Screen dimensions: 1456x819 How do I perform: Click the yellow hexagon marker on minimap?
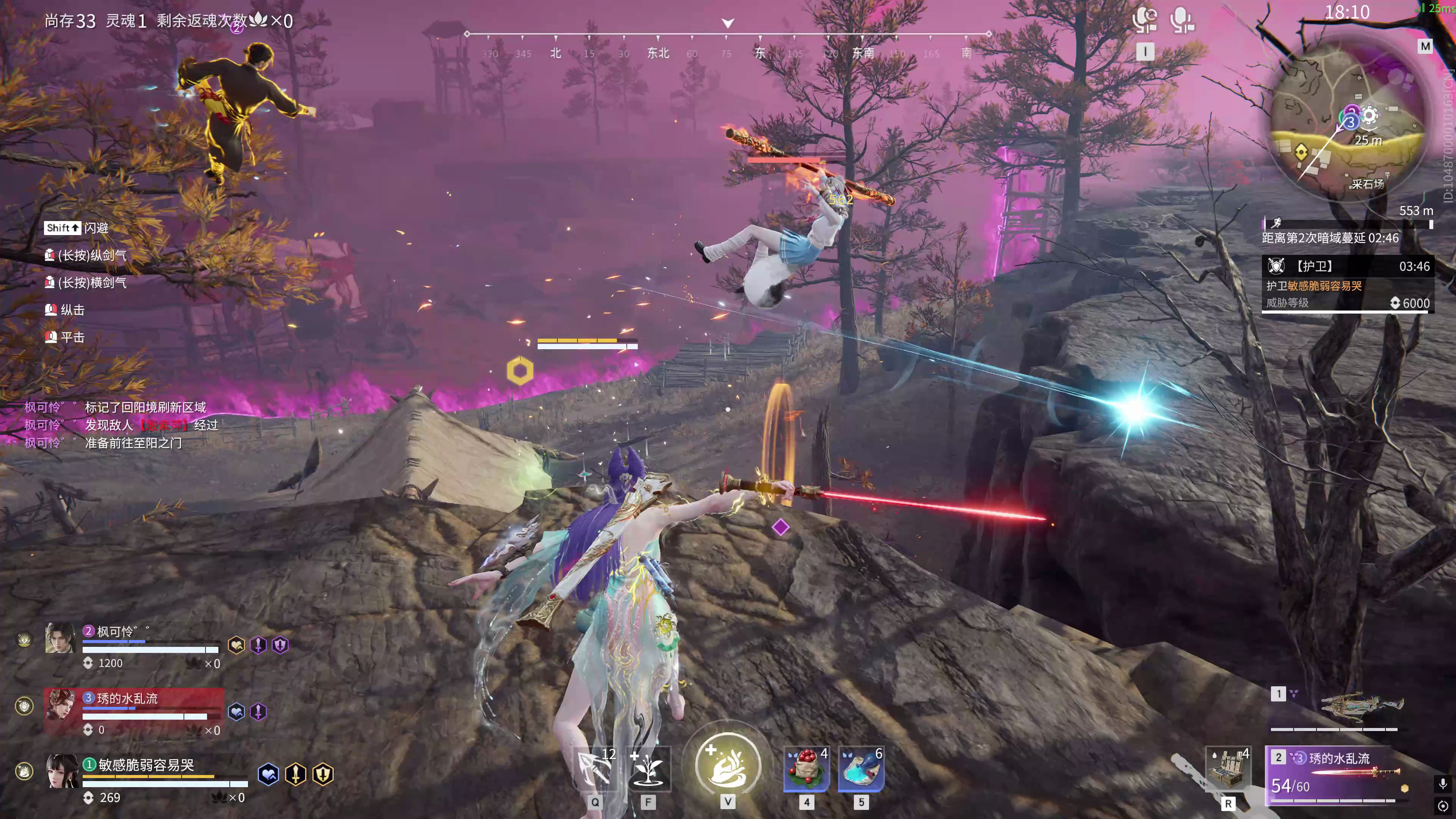pos(1301,152)
